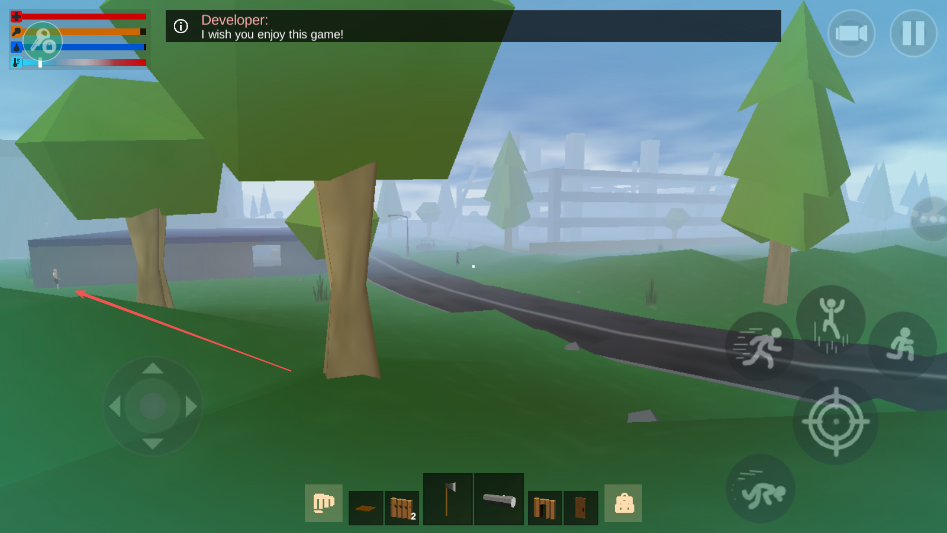Viewport: 947px width, 533px height.
Task: Tap the key and lock overlay icon
Action: [x=42, y=41]
